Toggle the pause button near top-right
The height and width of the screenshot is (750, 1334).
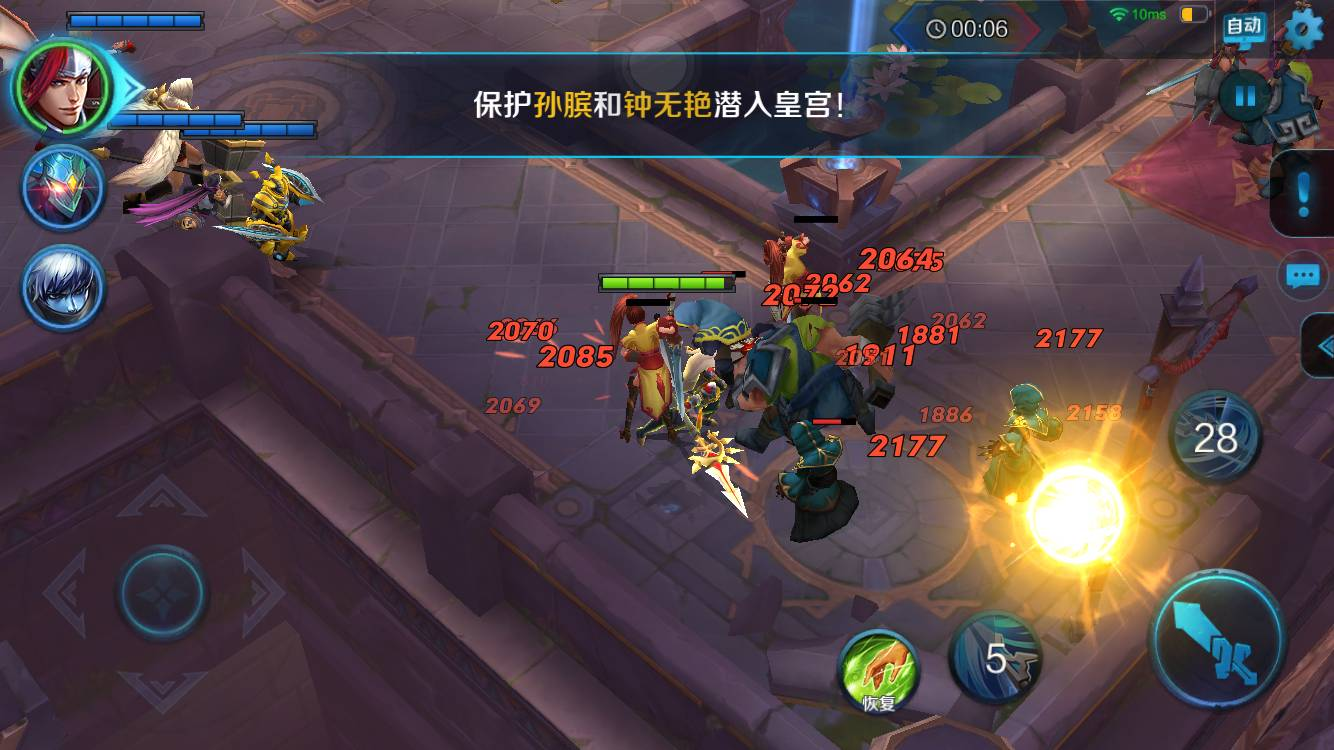1245,94
